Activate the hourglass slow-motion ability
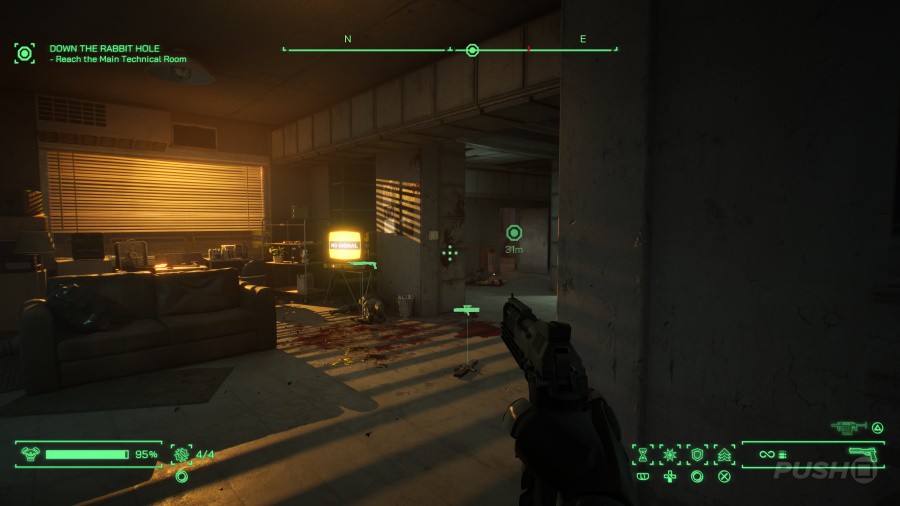The height and width of the screenshot is (506, 900). 642,454
